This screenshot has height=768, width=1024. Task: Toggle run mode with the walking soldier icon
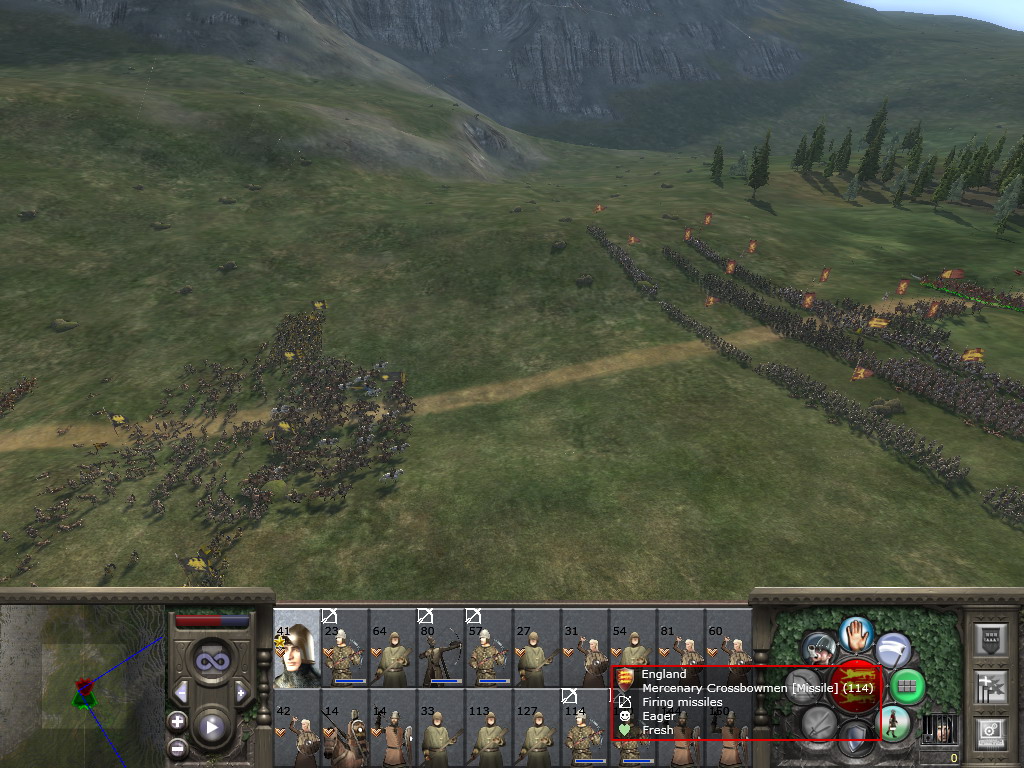click(x=893, y=723)
